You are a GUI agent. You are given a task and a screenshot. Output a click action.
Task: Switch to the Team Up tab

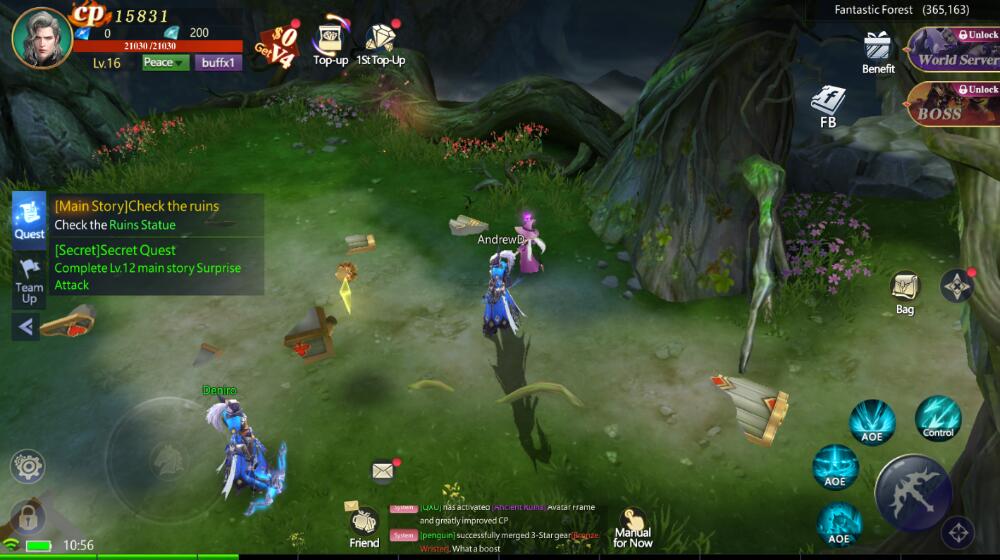pos(29,280)
